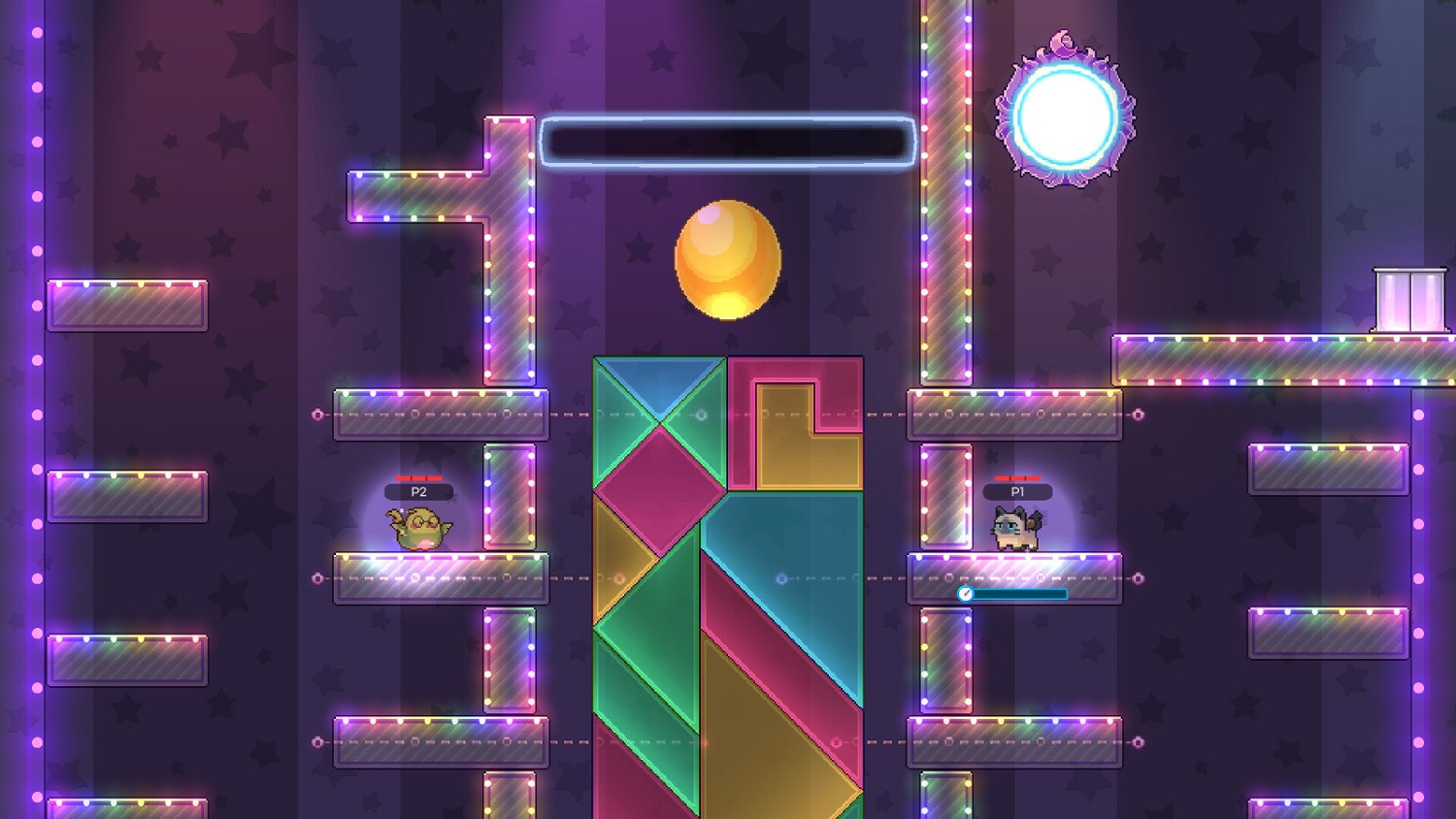Toggle the connector knob left of P2's platform
Image resolution: width=1456 pixels, height=819 pixels.
click(x=317, y=579)
